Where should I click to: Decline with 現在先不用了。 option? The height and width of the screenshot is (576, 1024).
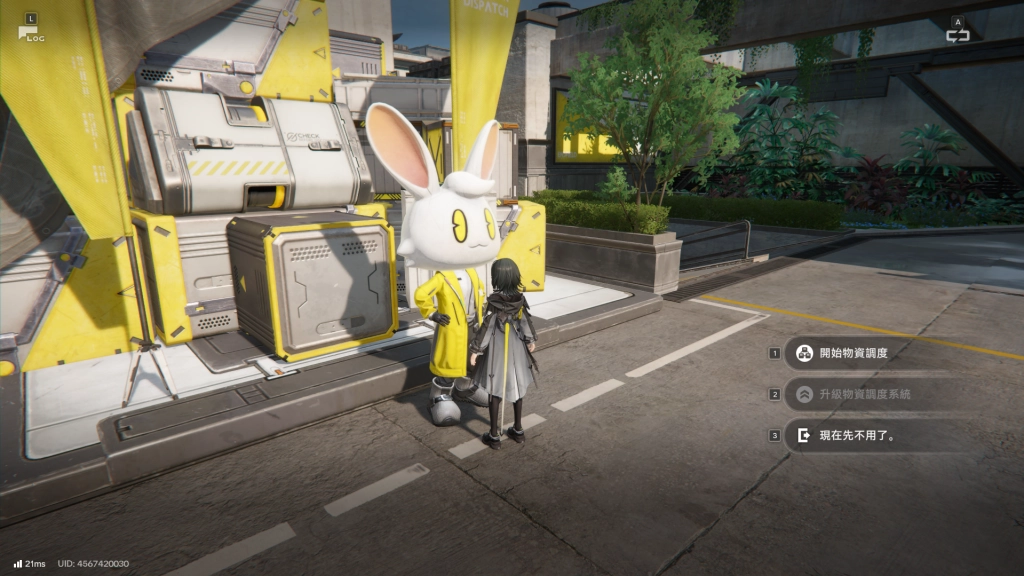(856, 435)
